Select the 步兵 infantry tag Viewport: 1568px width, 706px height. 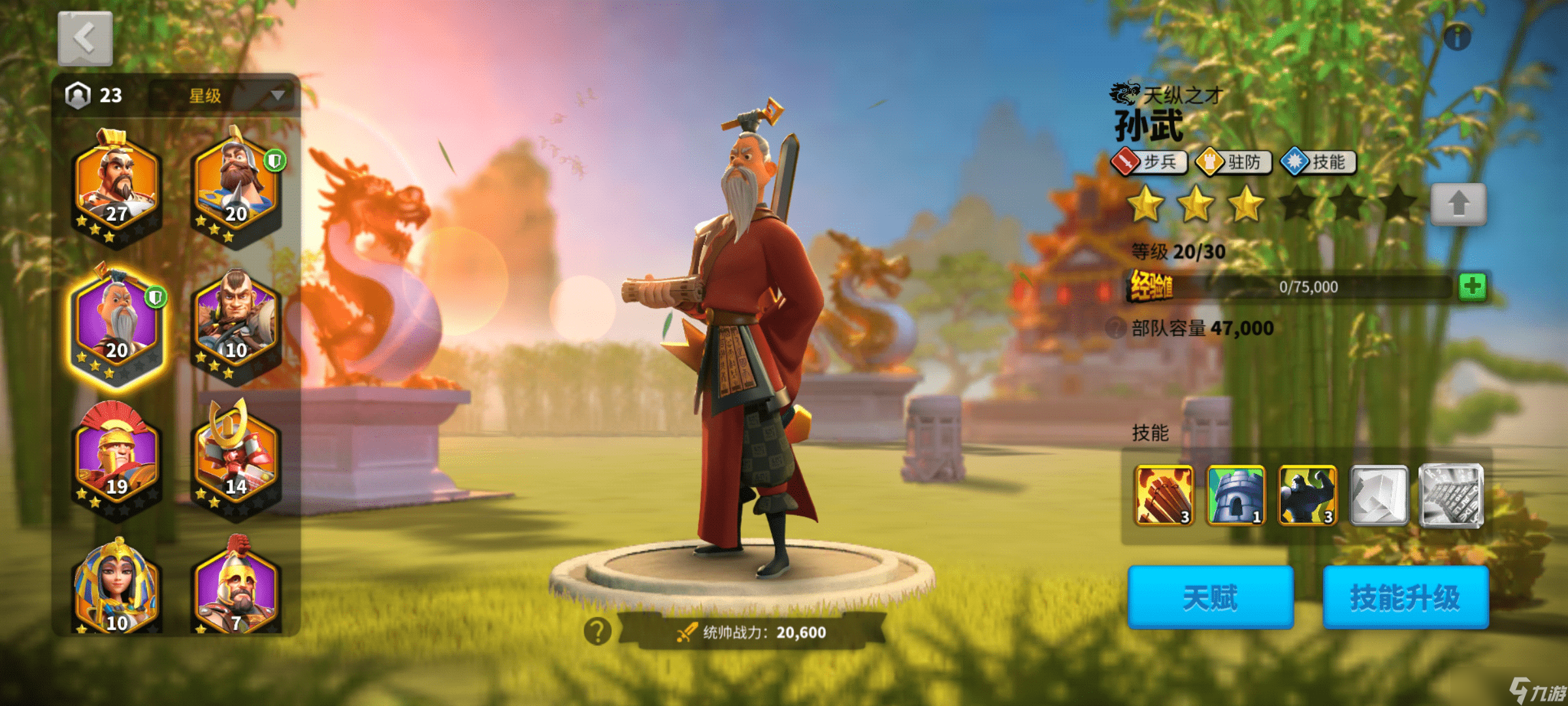[x=1149, y=162]
